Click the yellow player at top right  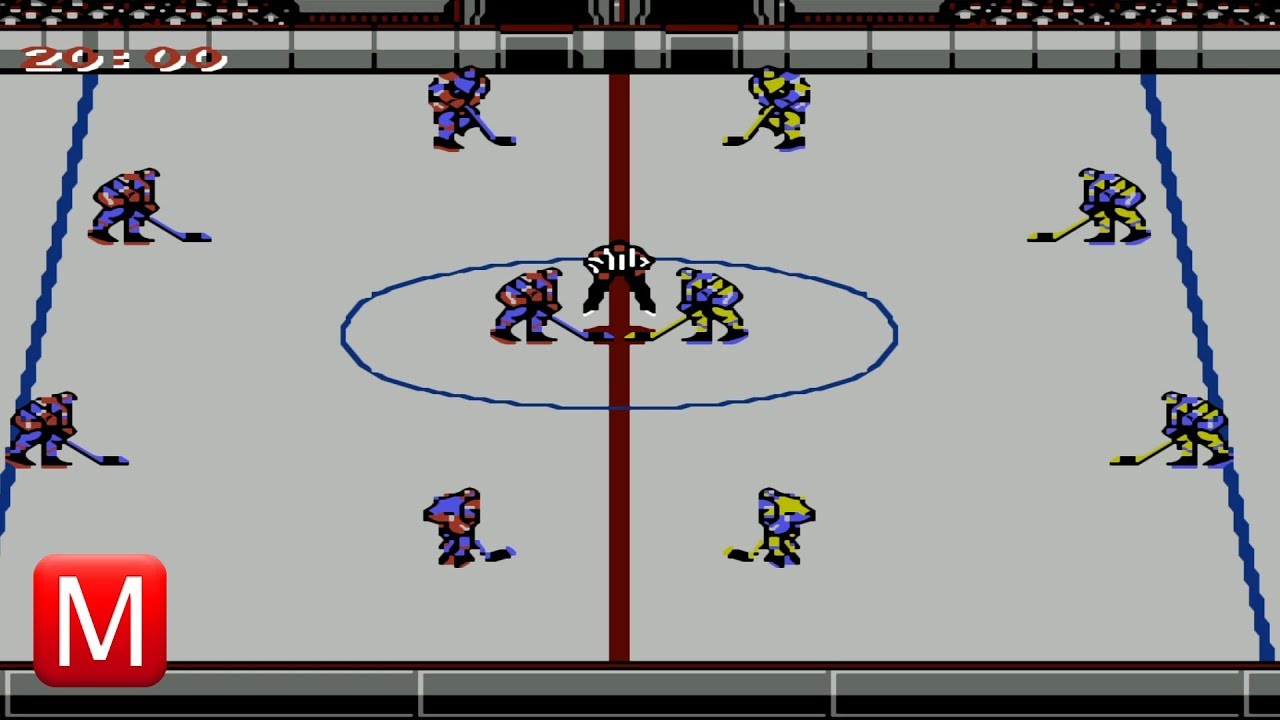click(780, 105)
